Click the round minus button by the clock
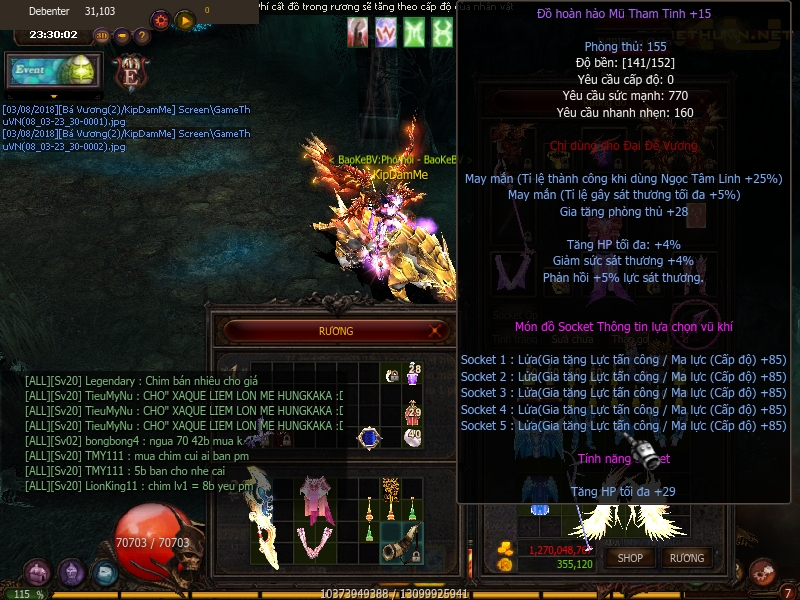Viewport: 800px width, 600px height. (x=122, y=36)
